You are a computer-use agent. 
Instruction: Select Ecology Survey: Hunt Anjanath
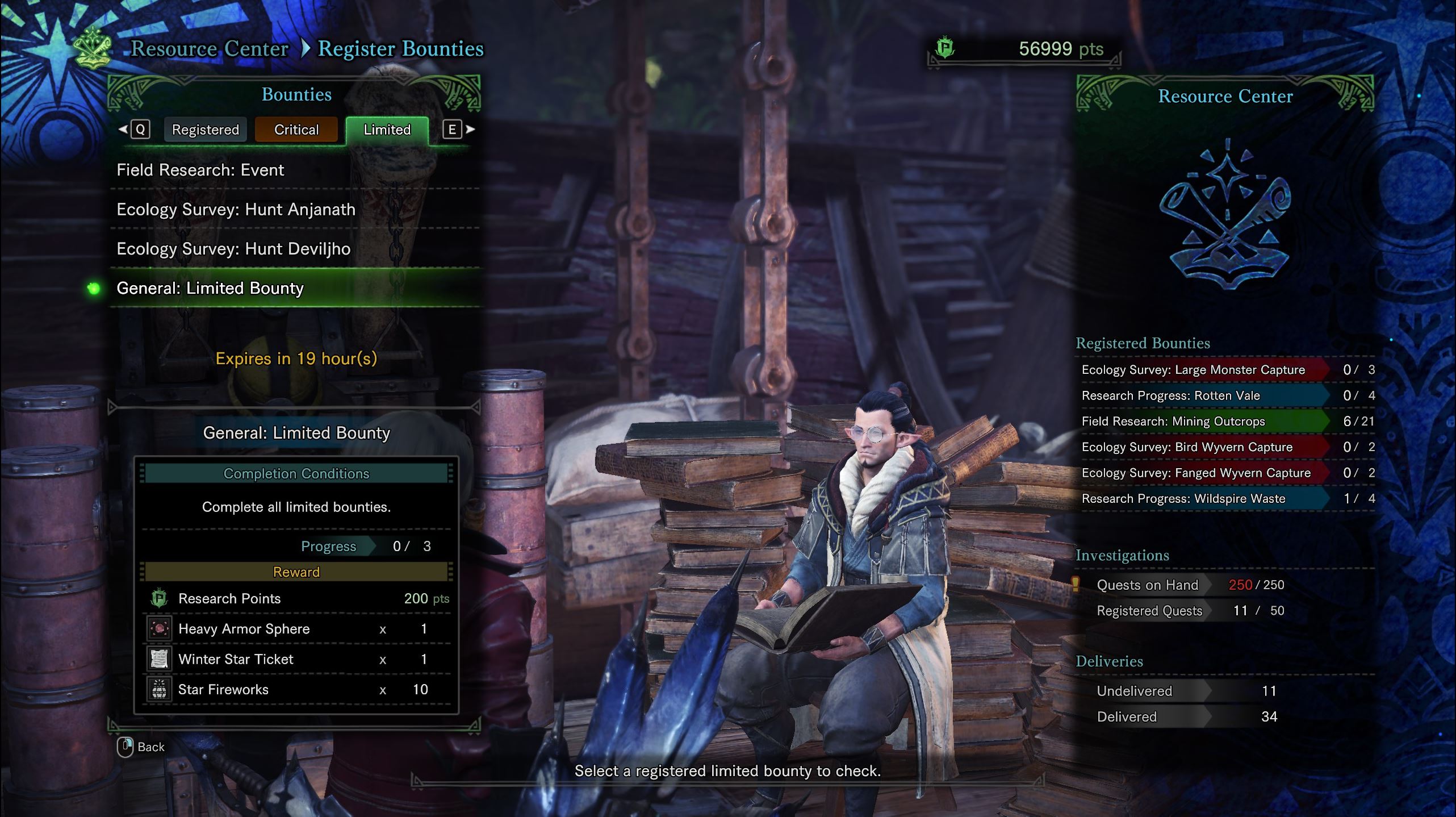click(236, 210)
